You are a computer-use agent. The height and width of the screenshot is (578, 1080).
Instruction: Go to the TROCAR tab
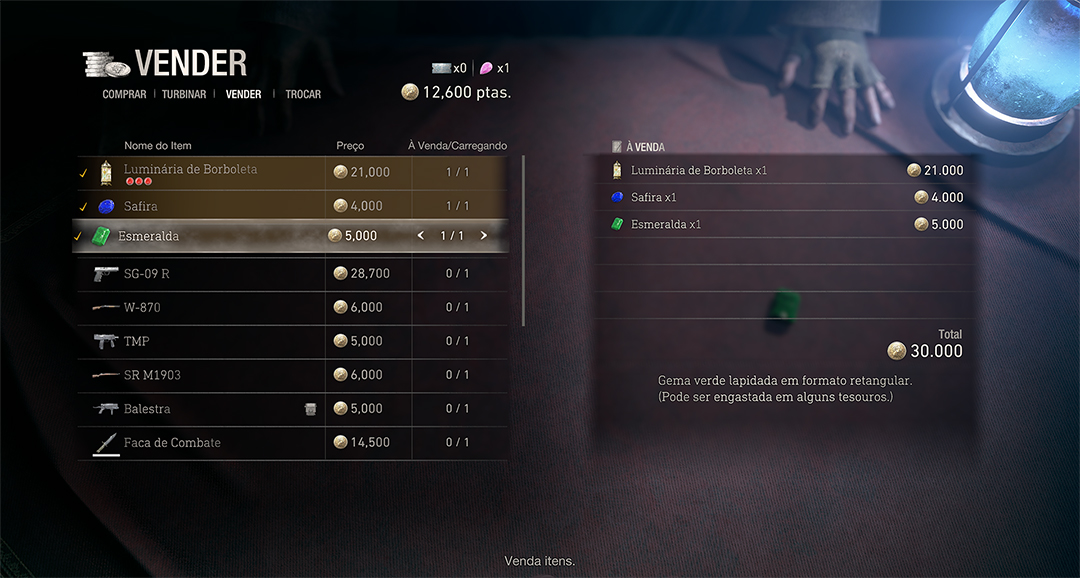tap(303, 94)
